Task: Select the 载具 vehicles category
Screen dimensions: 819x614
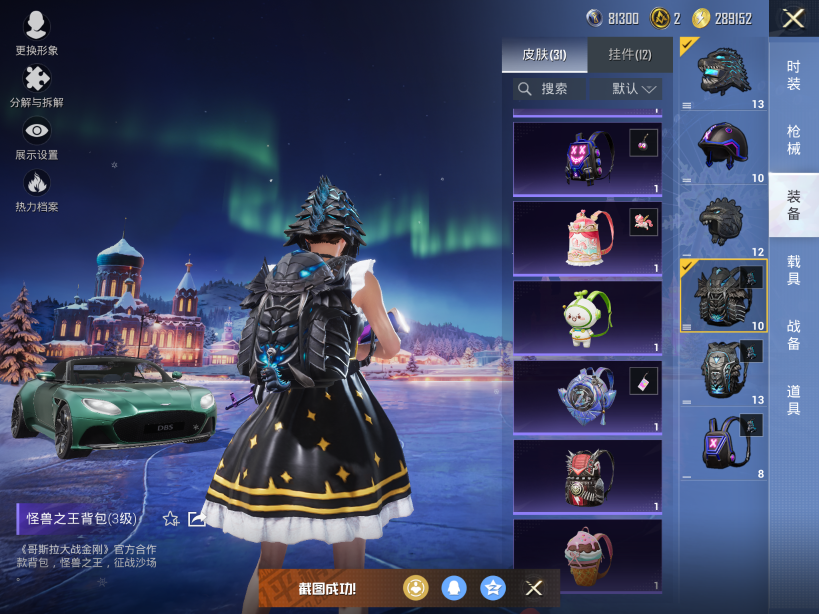Action: [793, 270]
